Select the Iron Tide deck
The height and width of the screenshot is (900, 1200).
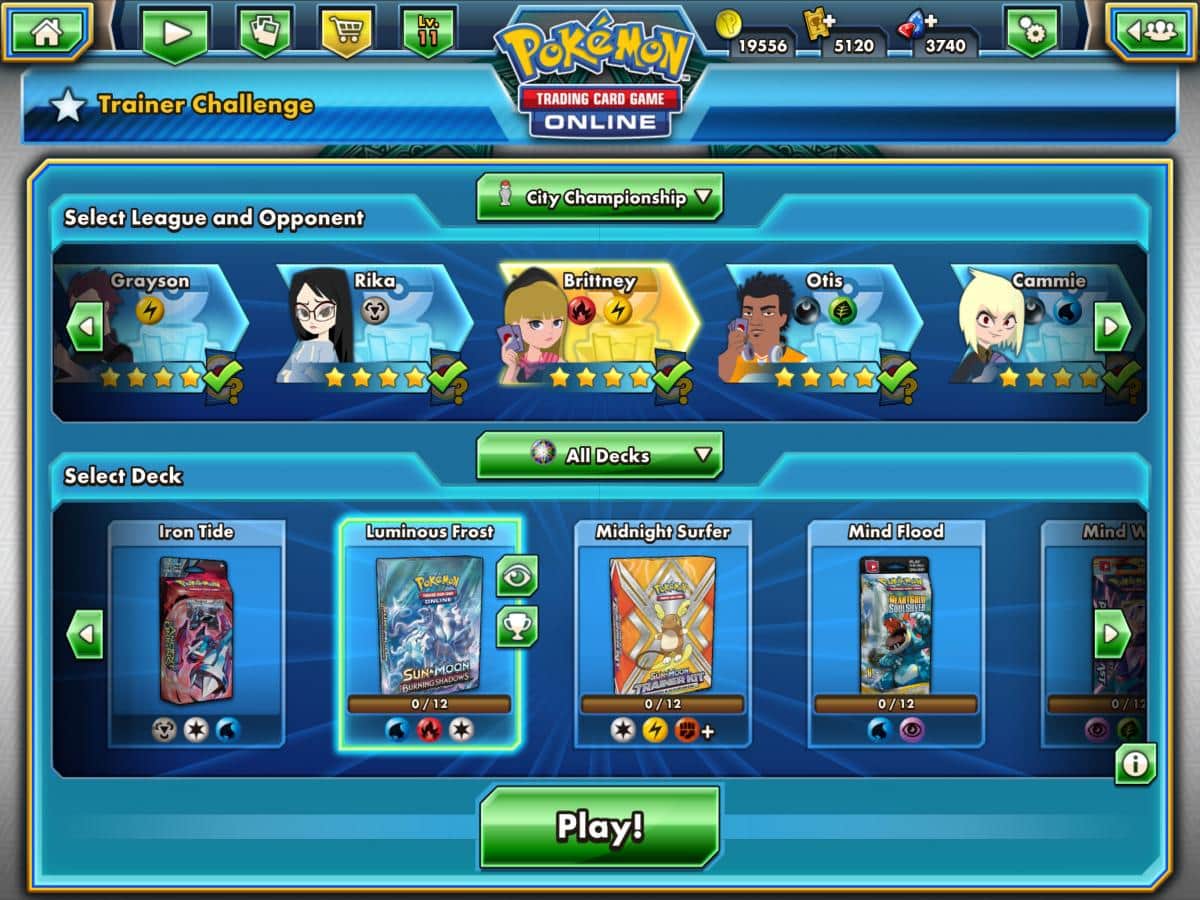[x=196, y=632]
